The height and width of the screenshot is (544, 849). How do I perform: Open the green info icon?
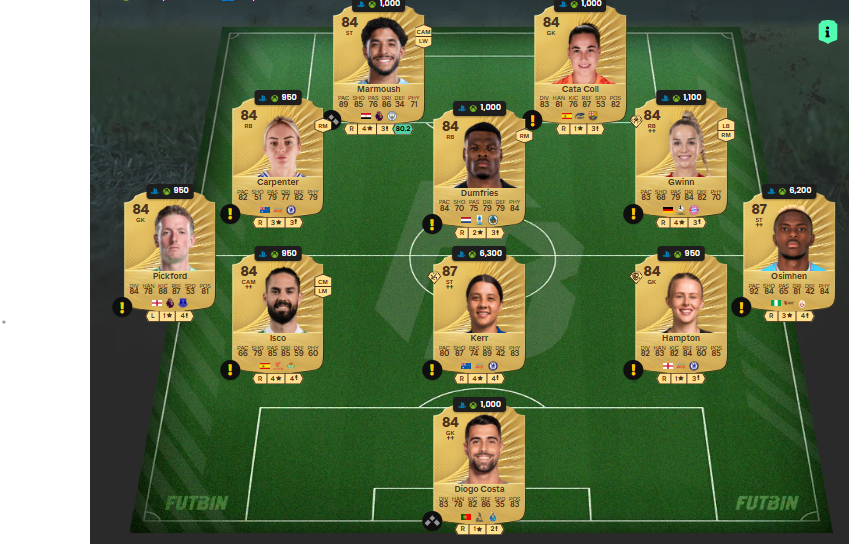click(x=828, y=32)
